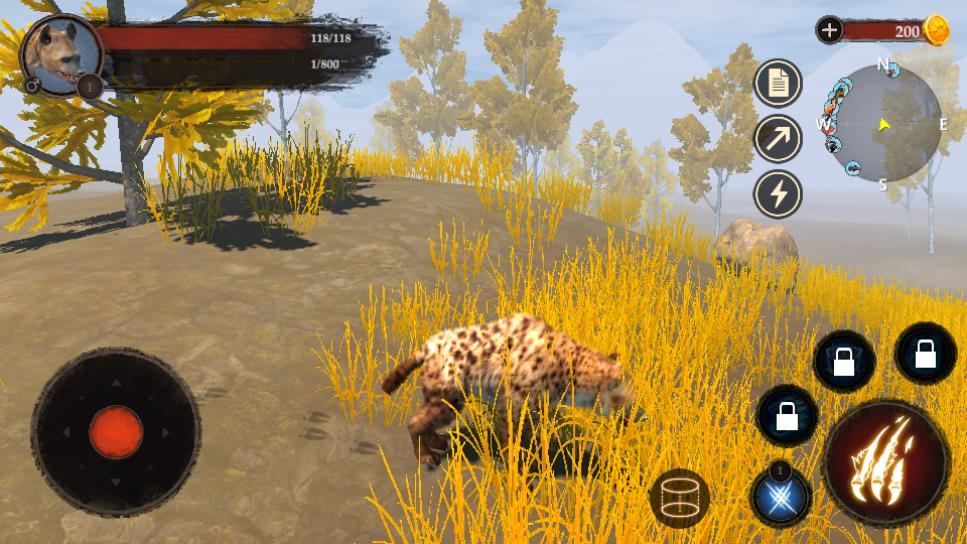Select the diagonal arrow icon button

778,138
